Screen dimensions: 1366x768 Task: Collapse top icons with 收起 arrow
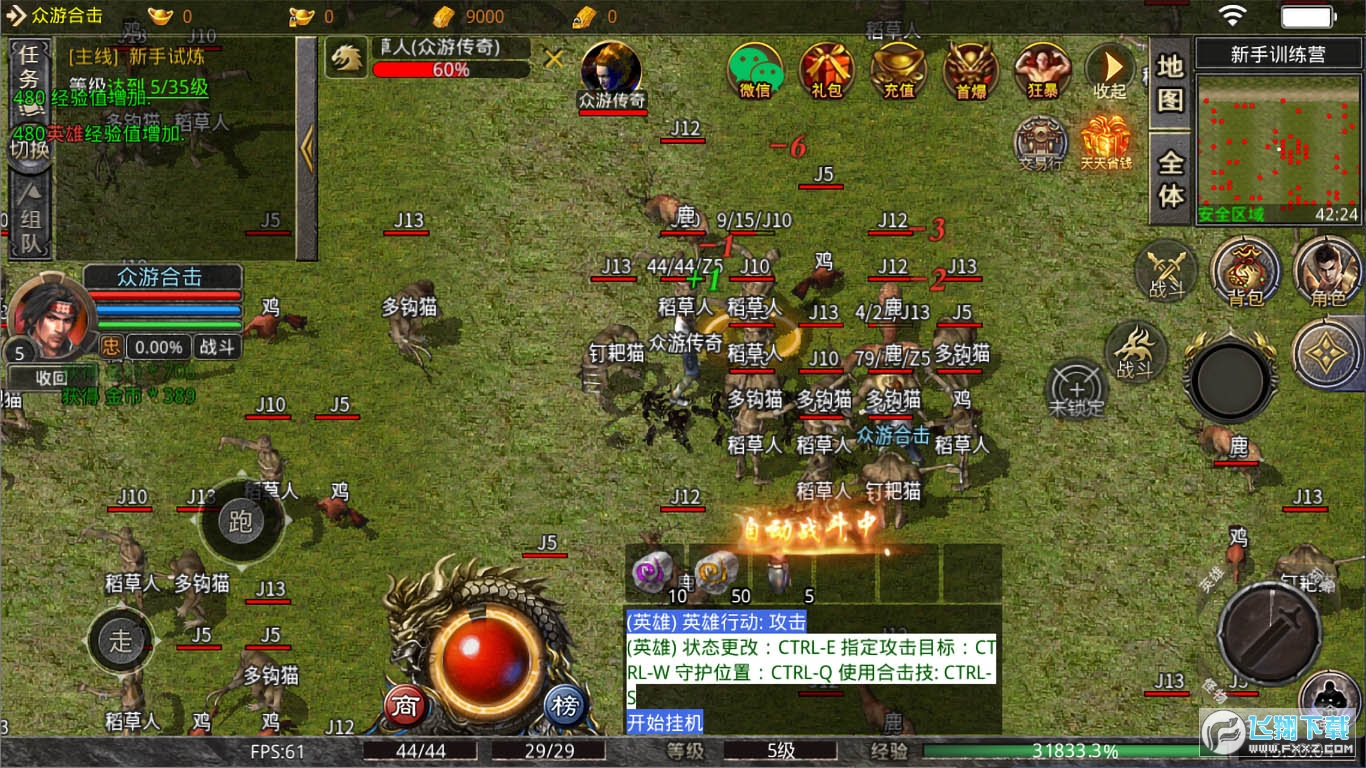[x=1110, y=70]
